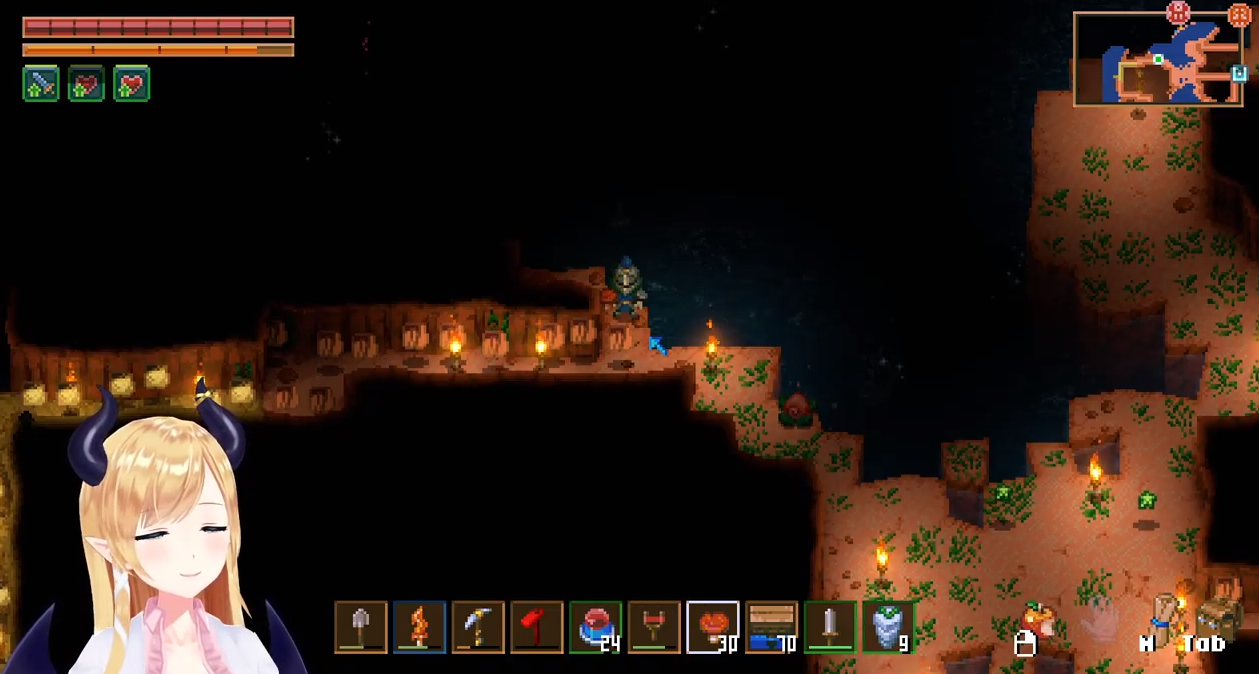1259x674 pixels.
Task: Select the white crystal stack of 9
Action: point(888,627)
